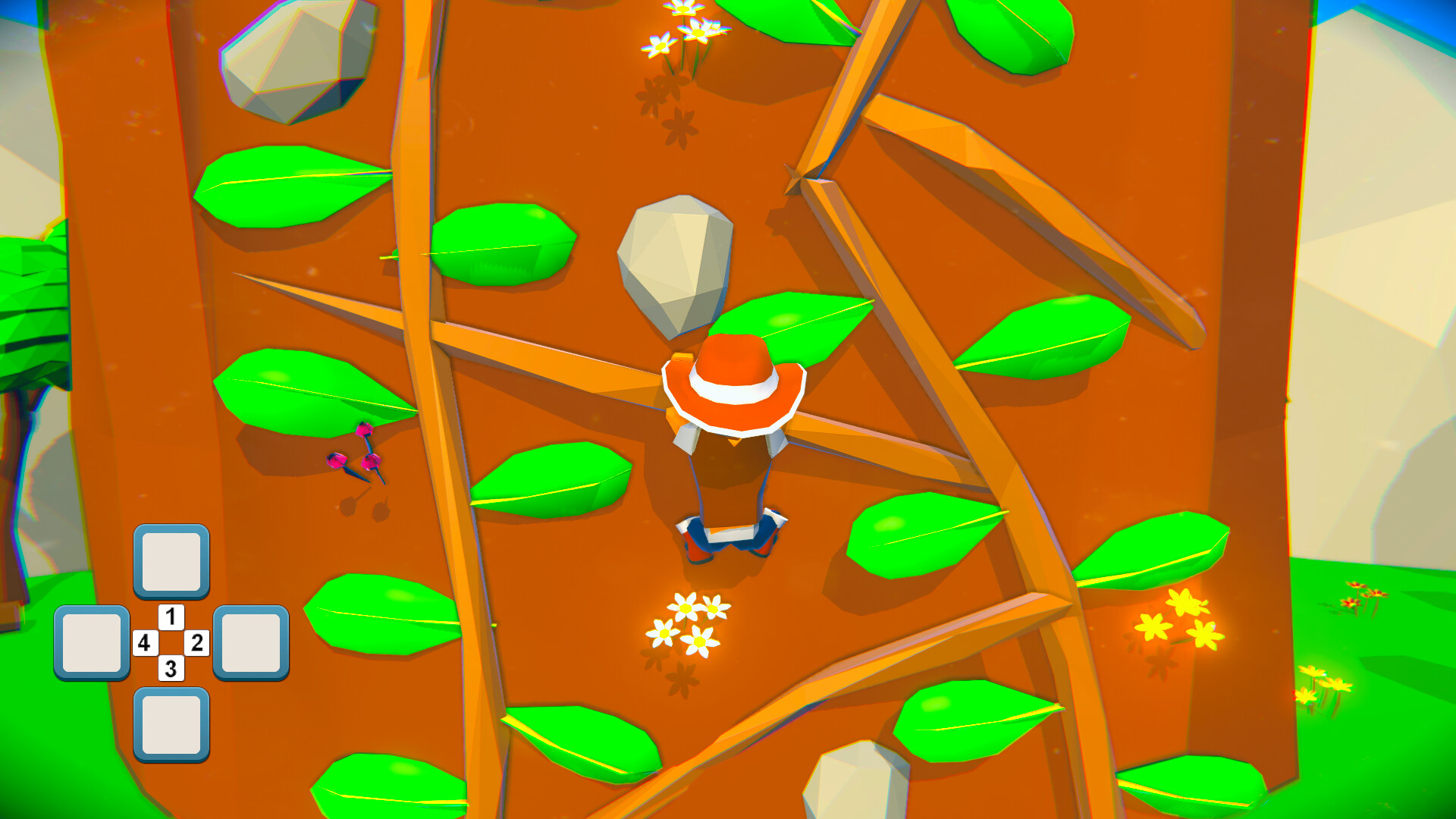Click the number 2 label on the D-pad
This screenshot has width=1456, height=819.
pos(197,642)
